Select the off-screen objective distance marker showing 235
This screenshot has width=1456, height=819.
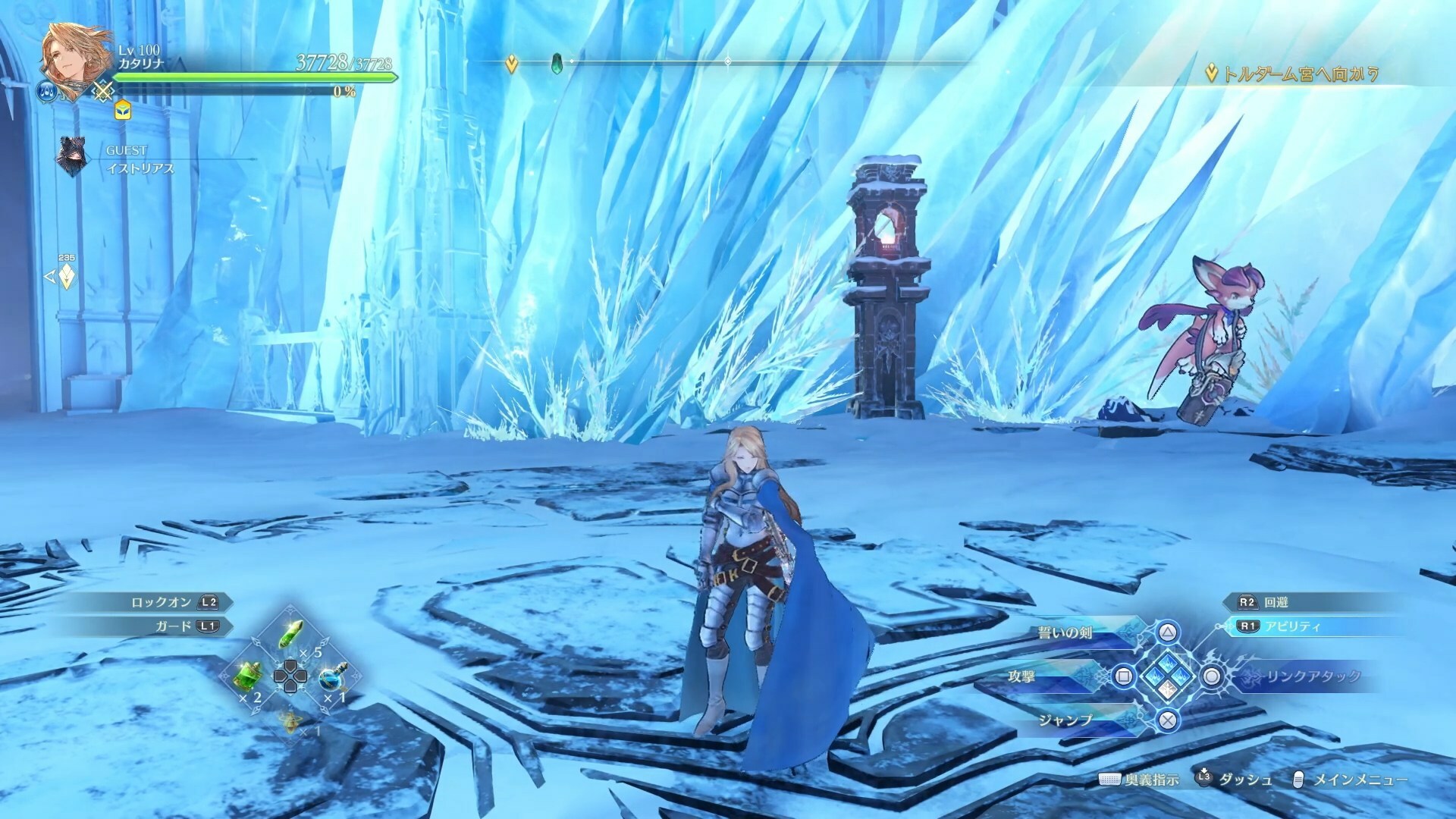tap(66, 275)
